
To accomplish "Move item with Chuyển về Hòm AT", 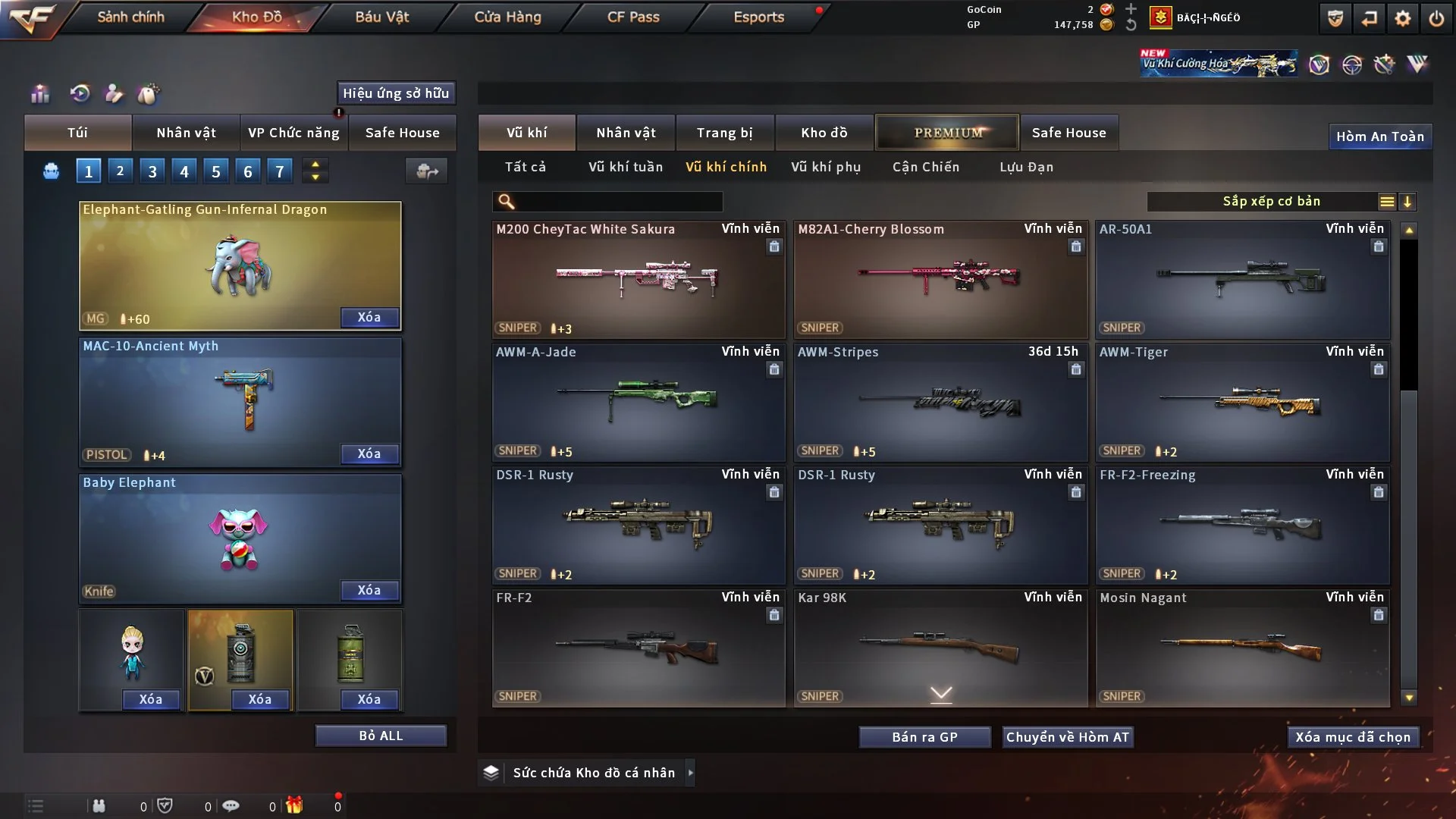I will pos(1068,737).
